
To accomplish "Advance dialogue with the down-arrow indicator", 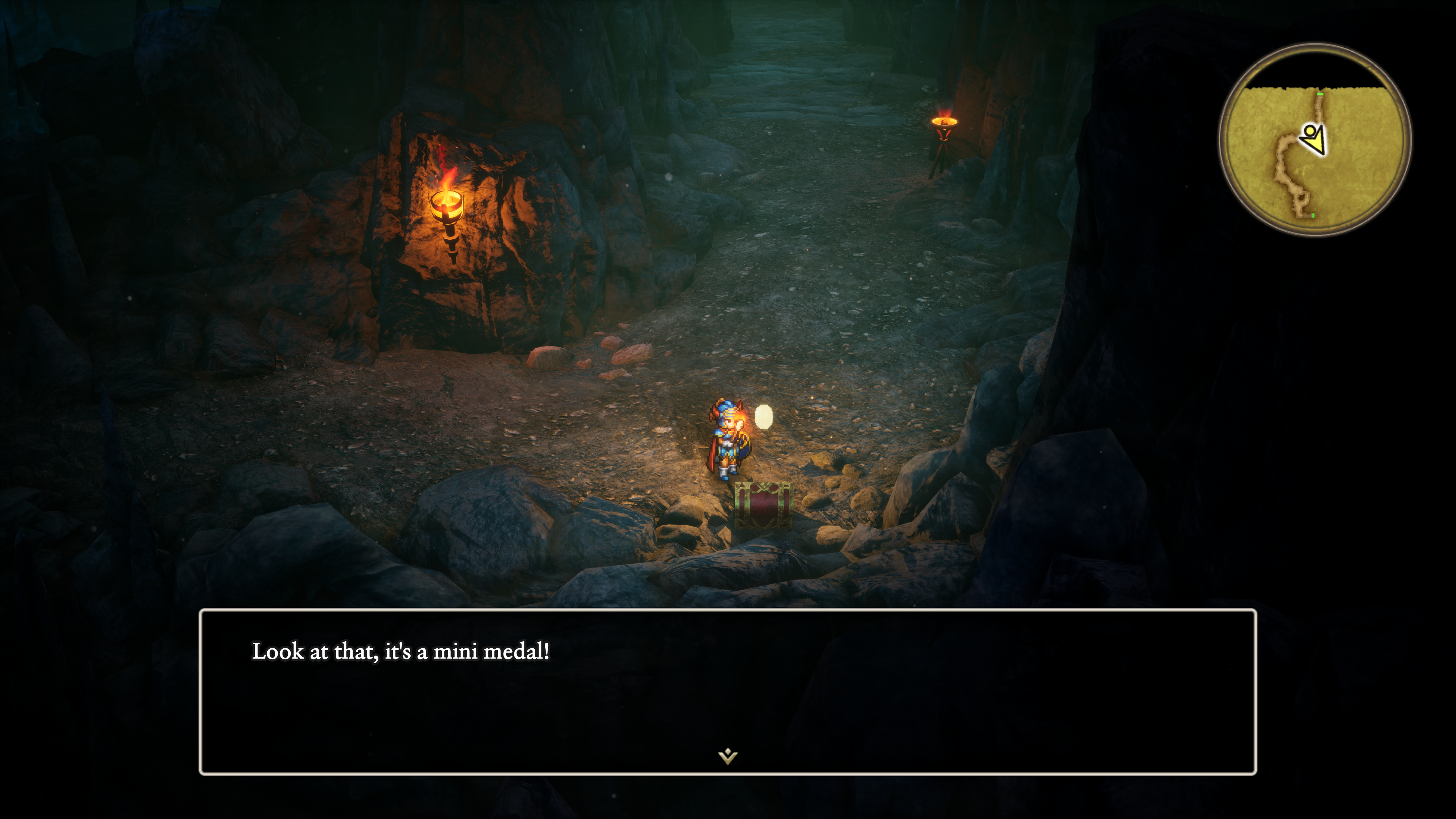I will point(728,756).
